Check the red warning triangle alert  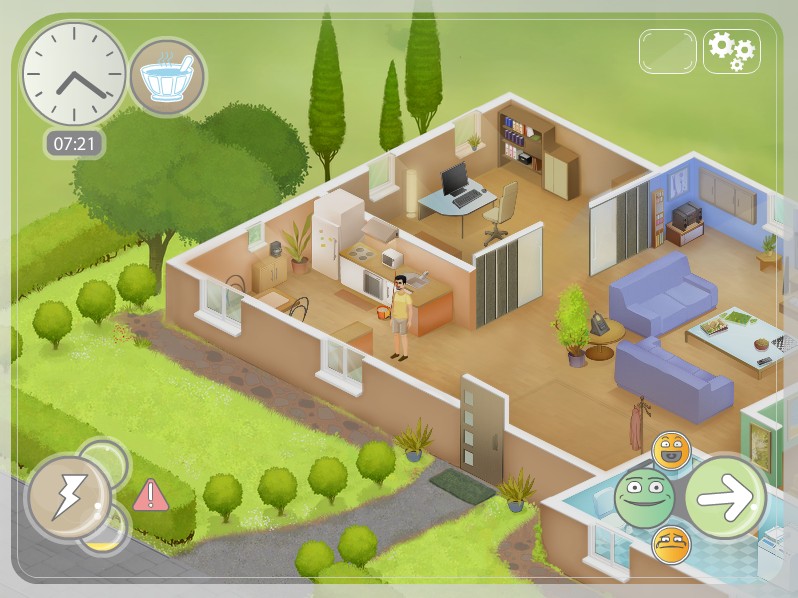pyautogui.click(x=150, y=495)
